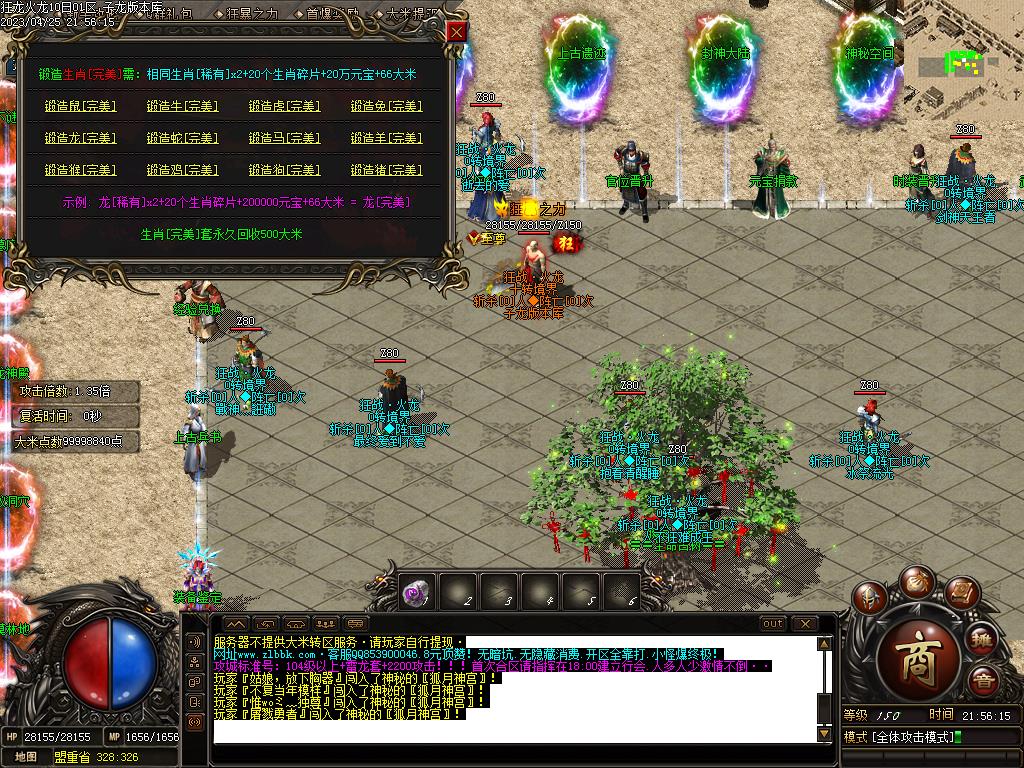Use the purple item in hotbar slot 1

tap(416, 592)
